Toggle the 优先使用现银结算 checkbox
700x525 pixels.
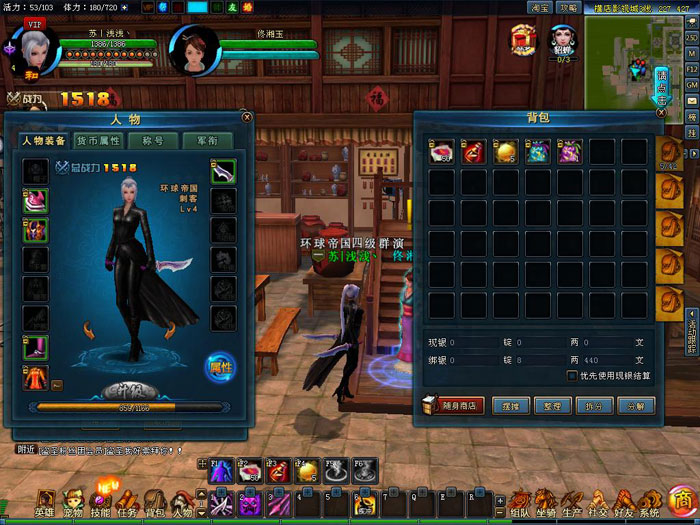pos(572,376)
